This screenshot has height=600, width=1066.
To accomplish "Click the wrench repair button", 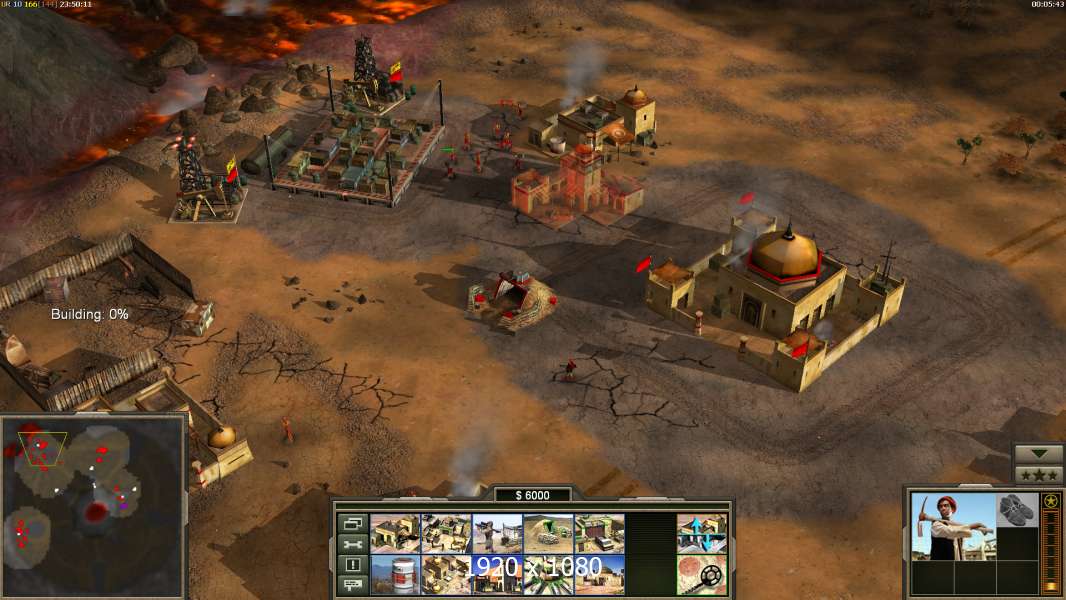I will click(x=352, y=543).
